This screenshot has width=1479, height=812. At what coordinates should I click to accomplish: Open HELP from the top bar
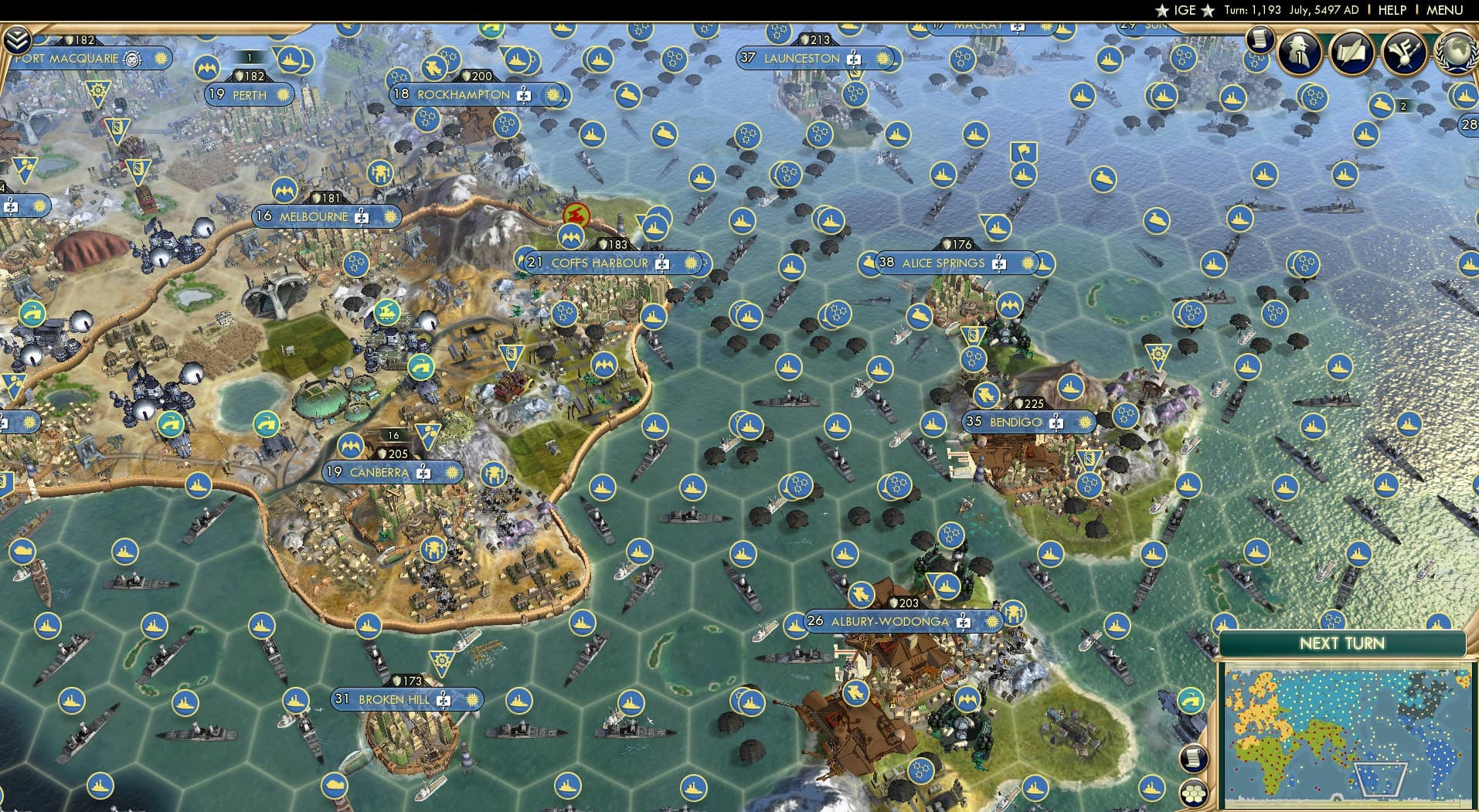(1391, 10)
